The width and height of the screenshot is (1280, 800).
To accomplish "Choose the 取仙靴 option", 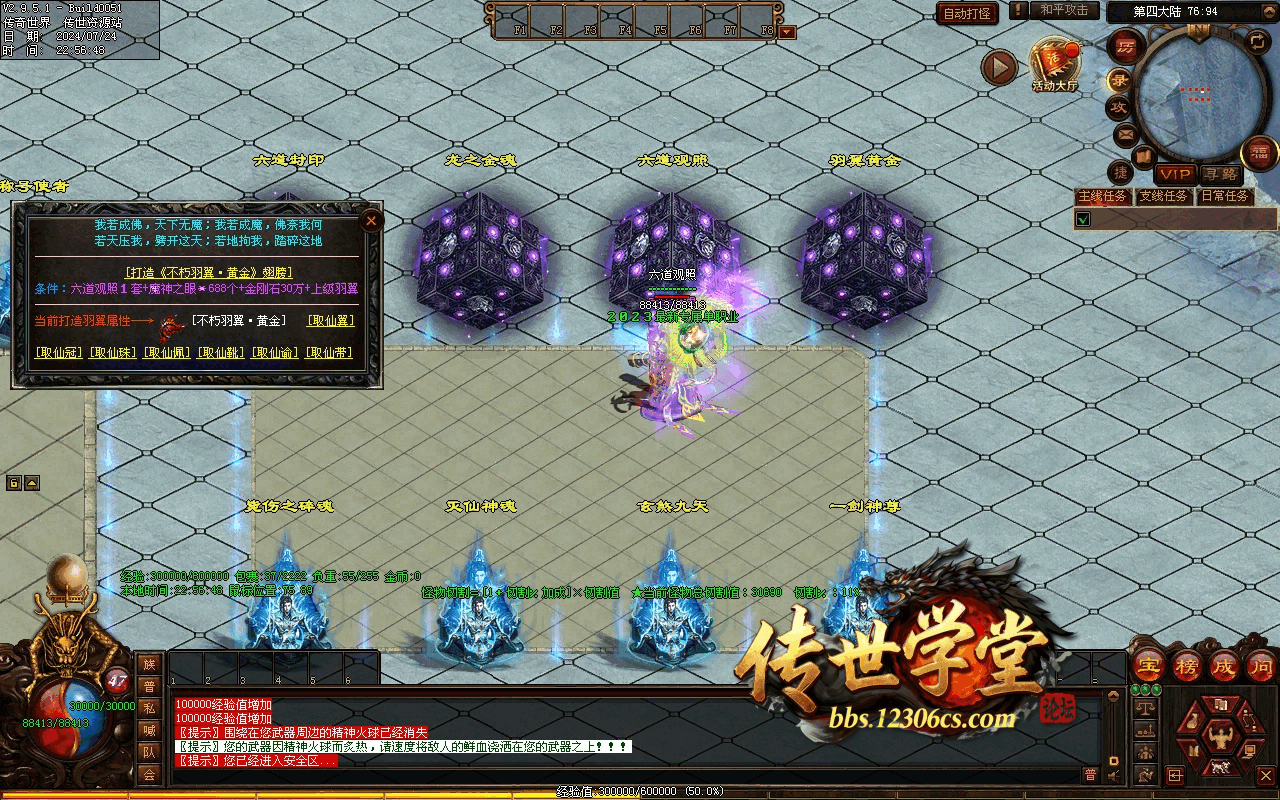I will 220,353.
